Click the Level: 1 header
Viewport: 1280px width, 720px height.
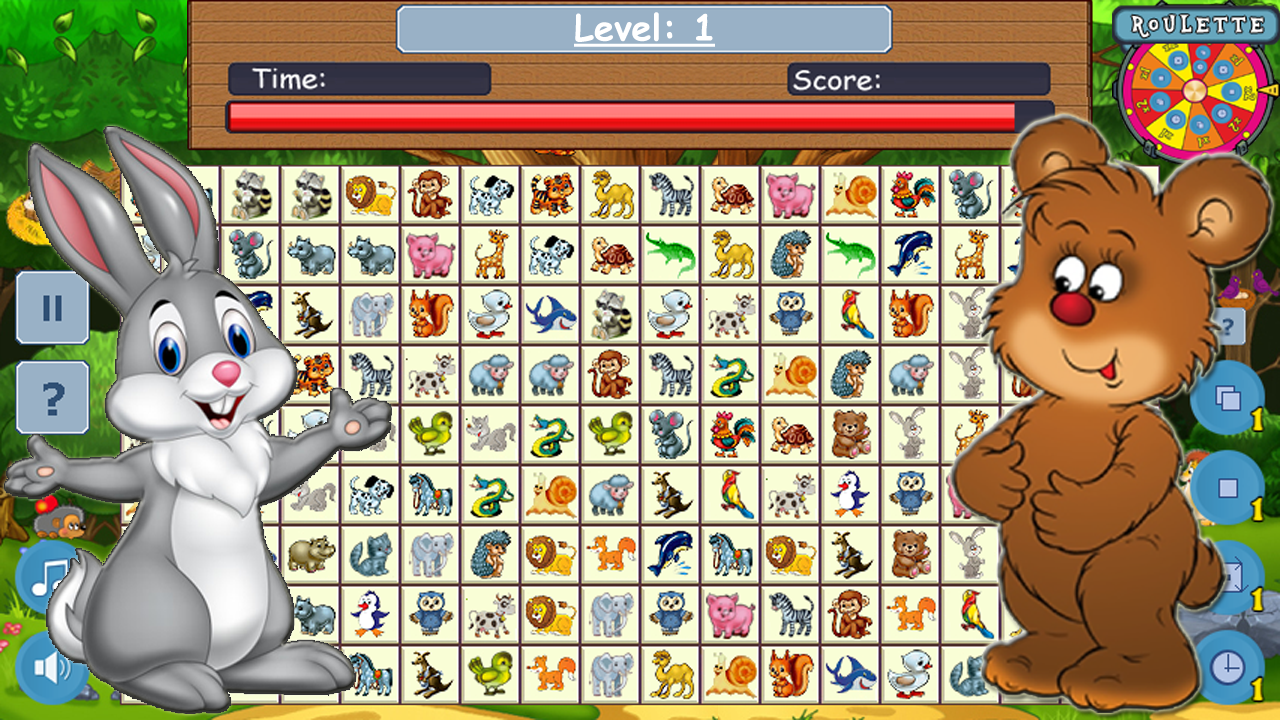point(641,29)
